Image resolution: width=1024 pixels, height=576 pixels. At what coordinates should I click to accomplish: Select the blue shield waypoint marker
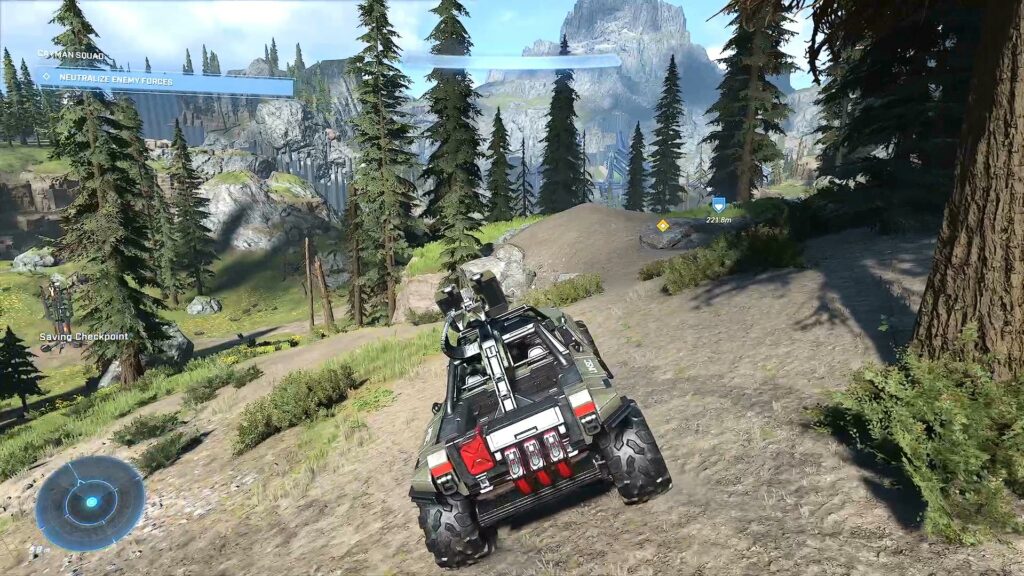point(718,204)
